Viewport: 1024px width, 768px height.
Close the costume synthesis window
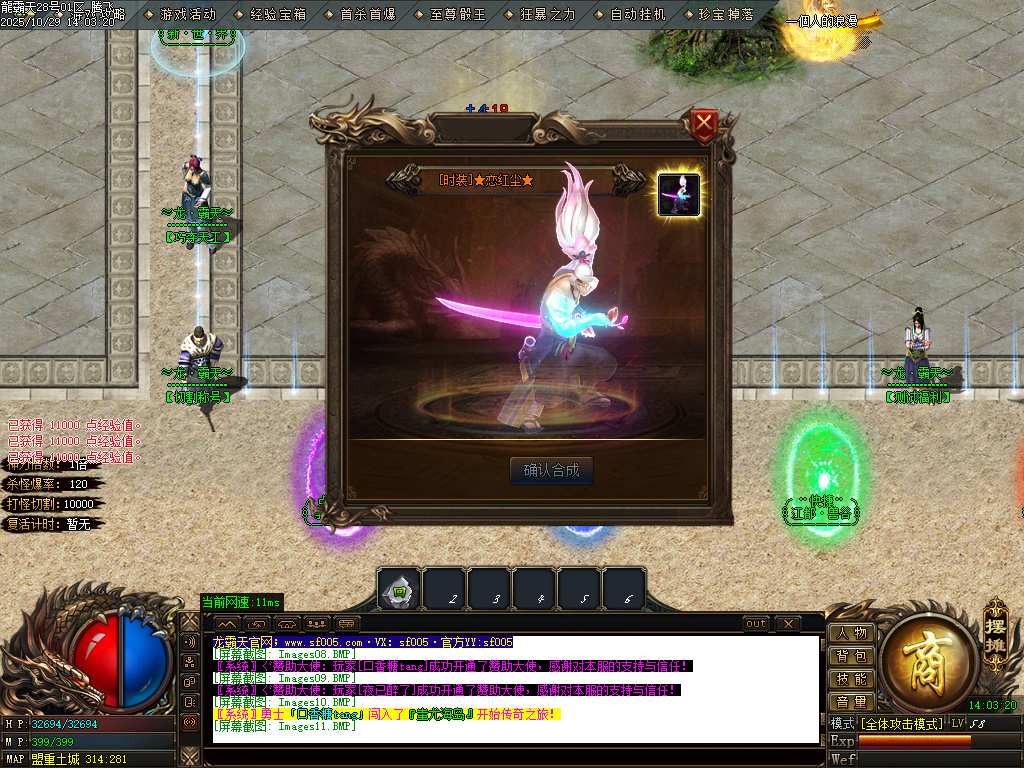705,125
